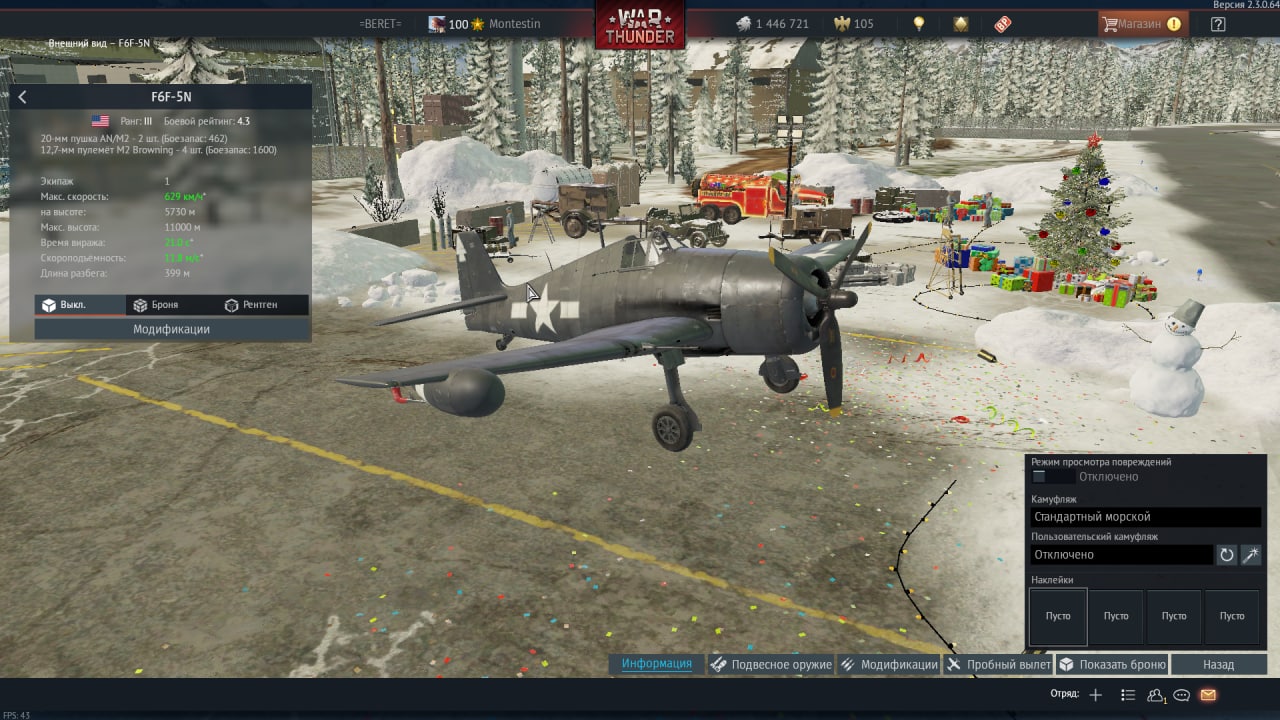Open the user camouflage dropdown
This screenshot has height=720, width=1280.
(1121, 555)
